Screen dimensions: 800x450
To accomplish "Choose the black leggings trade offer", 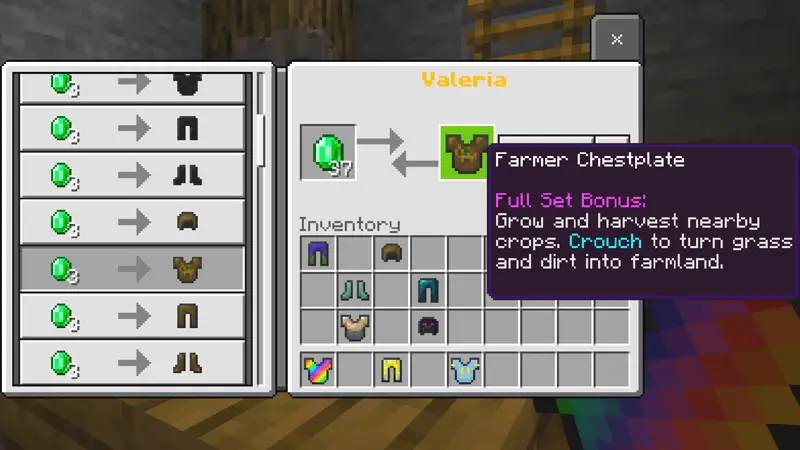I will (133, 127).
